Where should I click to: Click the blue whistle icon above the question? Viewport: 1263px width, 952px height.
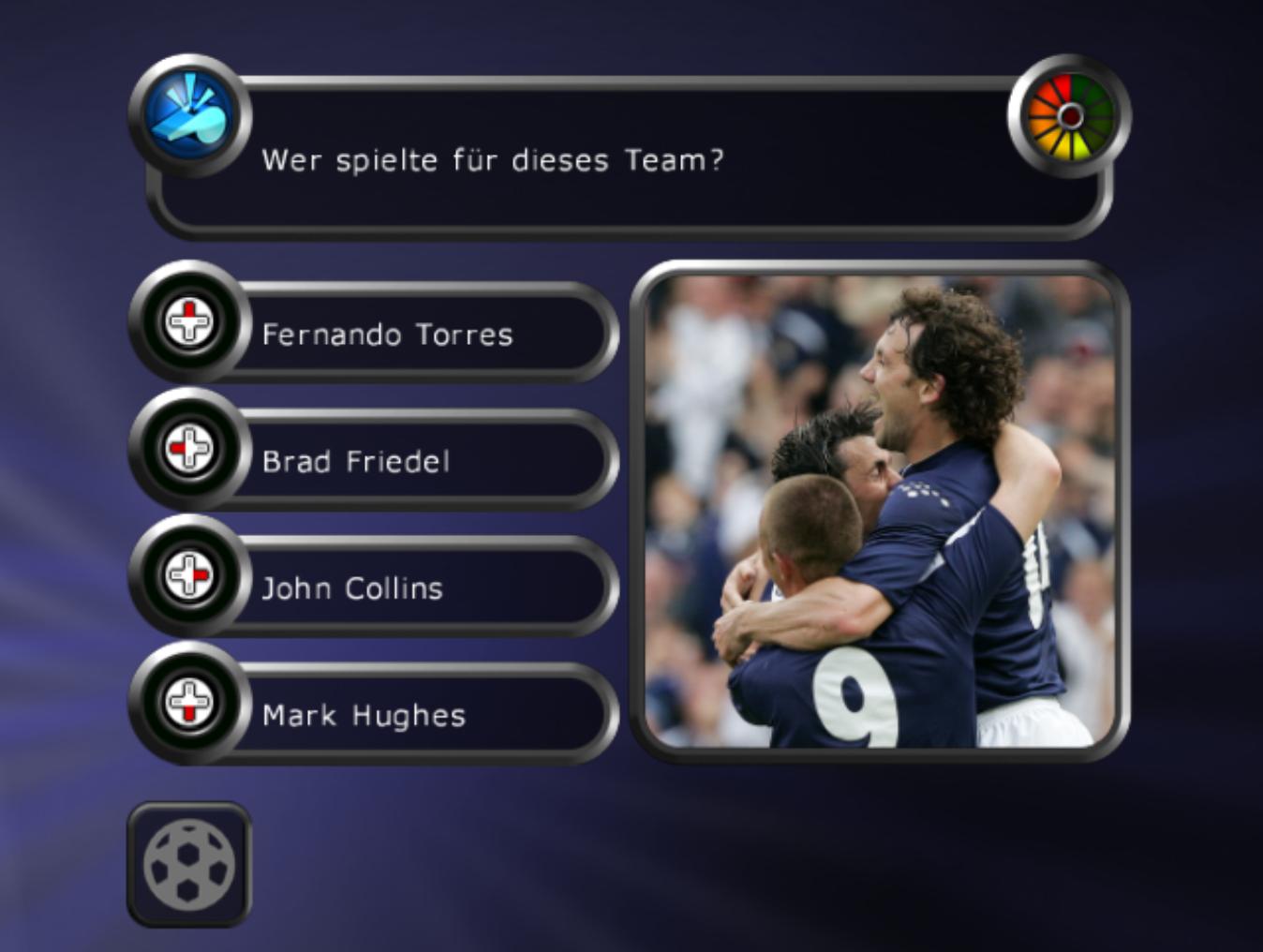pyautogui.click(x=191, y=112)
